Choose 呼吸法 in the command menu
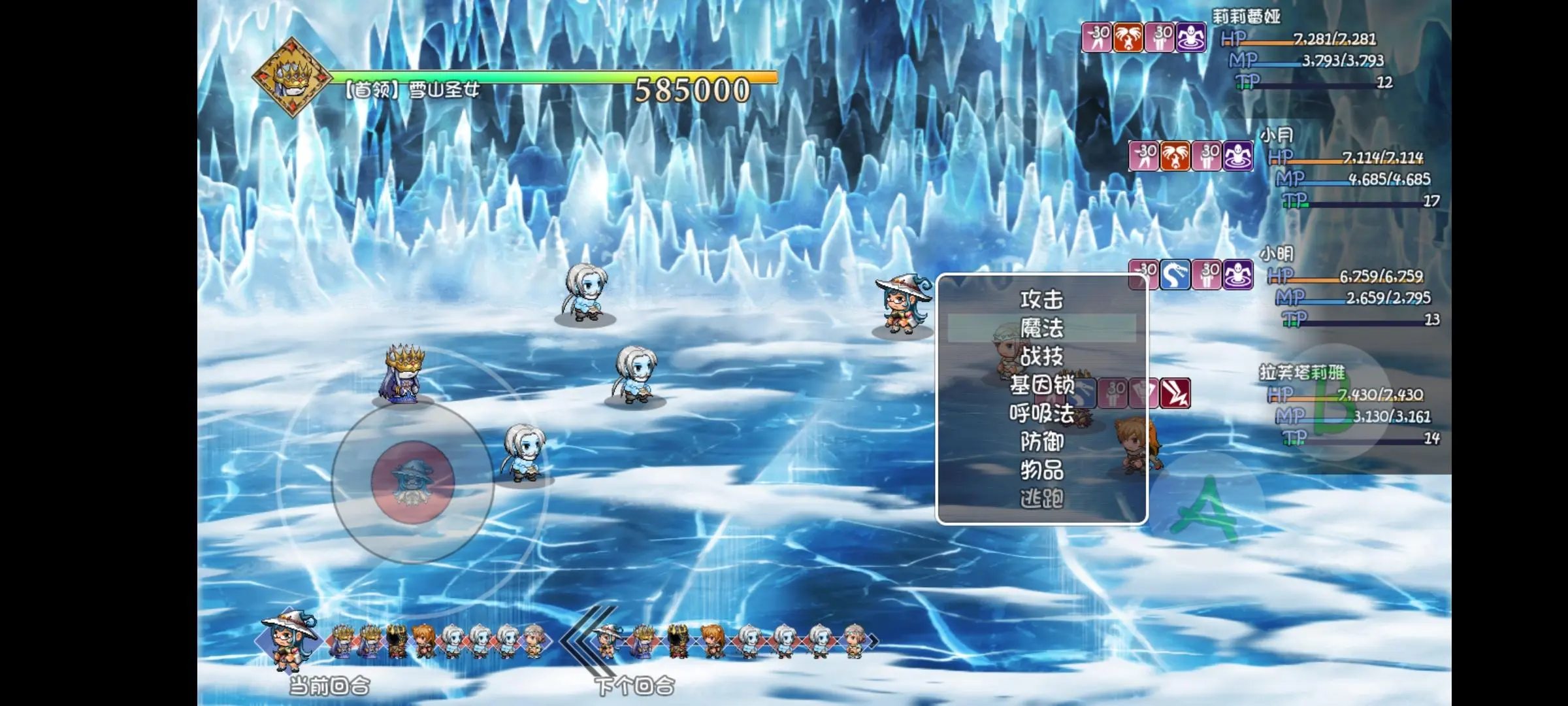The image size is (1568, 706). tap(1041, 413)
